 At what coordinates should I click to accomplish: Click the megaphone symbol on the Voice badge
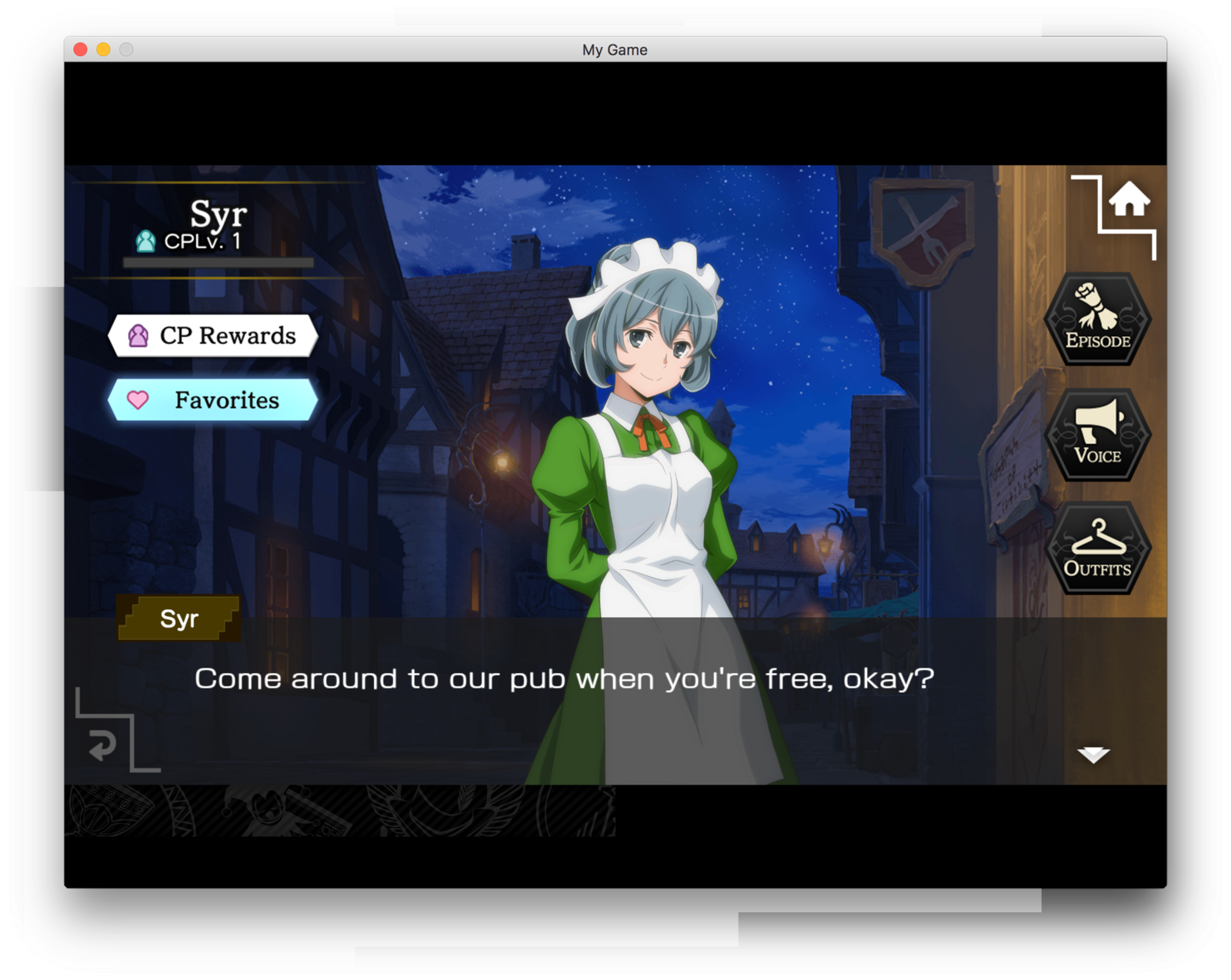(x=1096, y=422)
